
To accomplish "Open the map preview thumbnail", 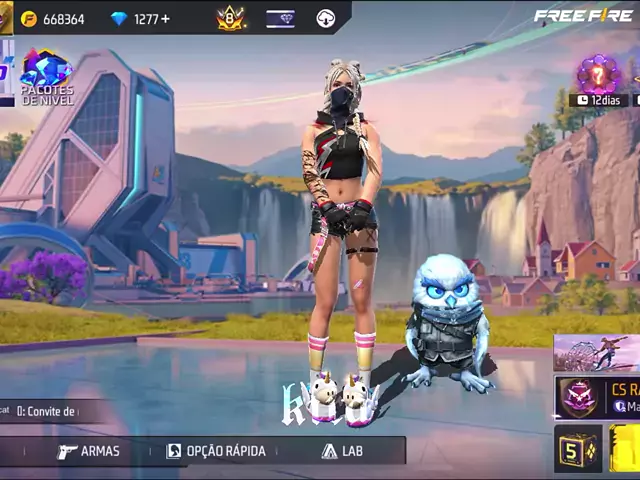I will (x=597, y=353).
